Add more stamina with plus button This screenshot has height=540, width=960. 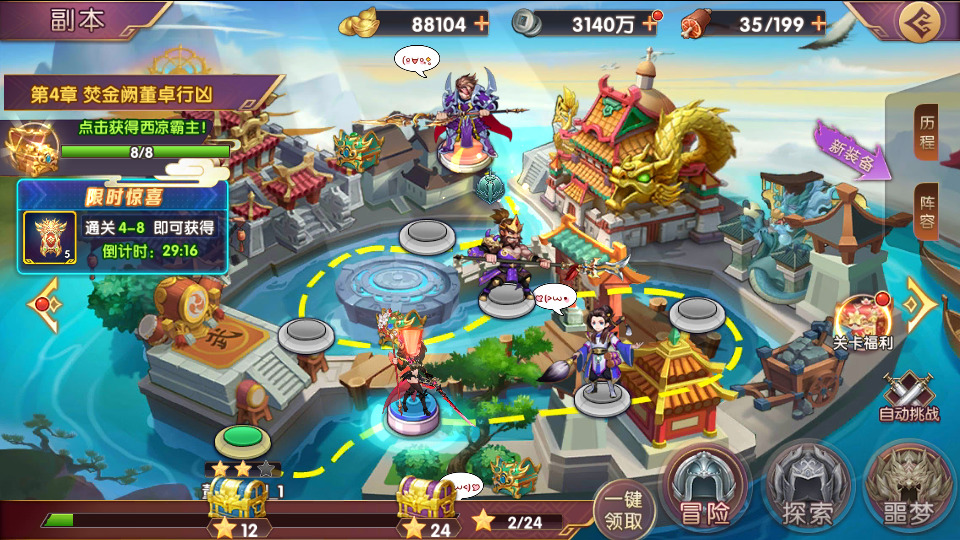coord(818,24)
